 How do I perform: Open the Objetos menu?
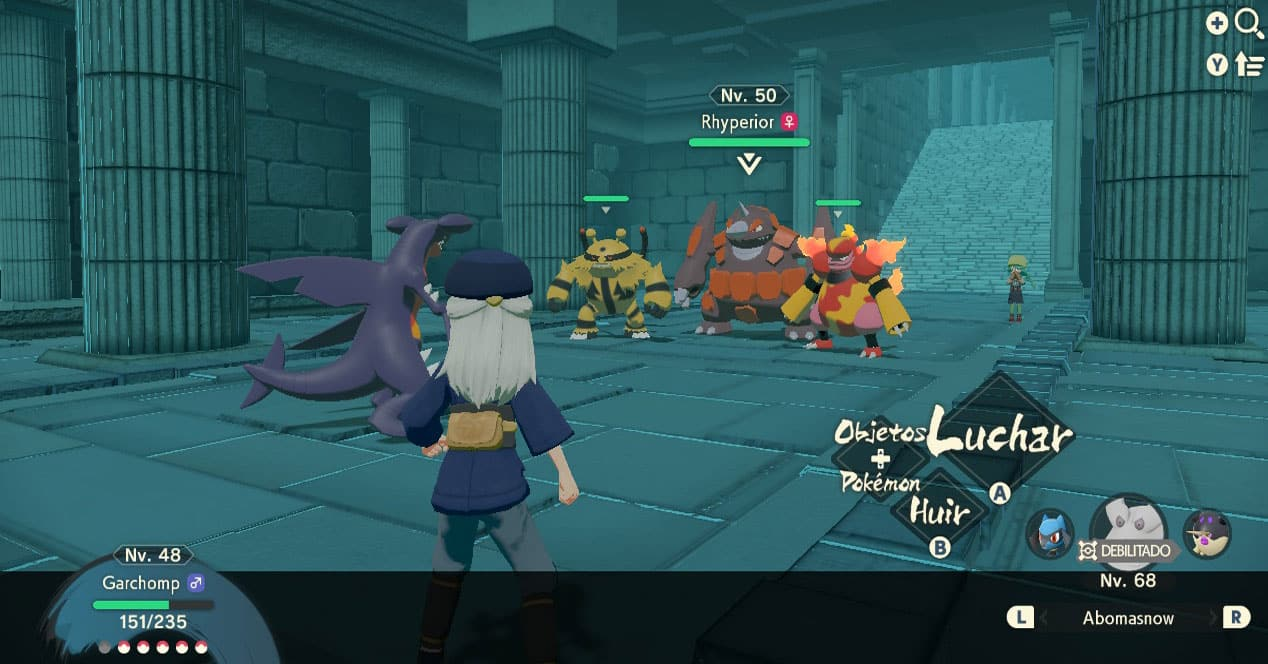click(x=881, y=433)
